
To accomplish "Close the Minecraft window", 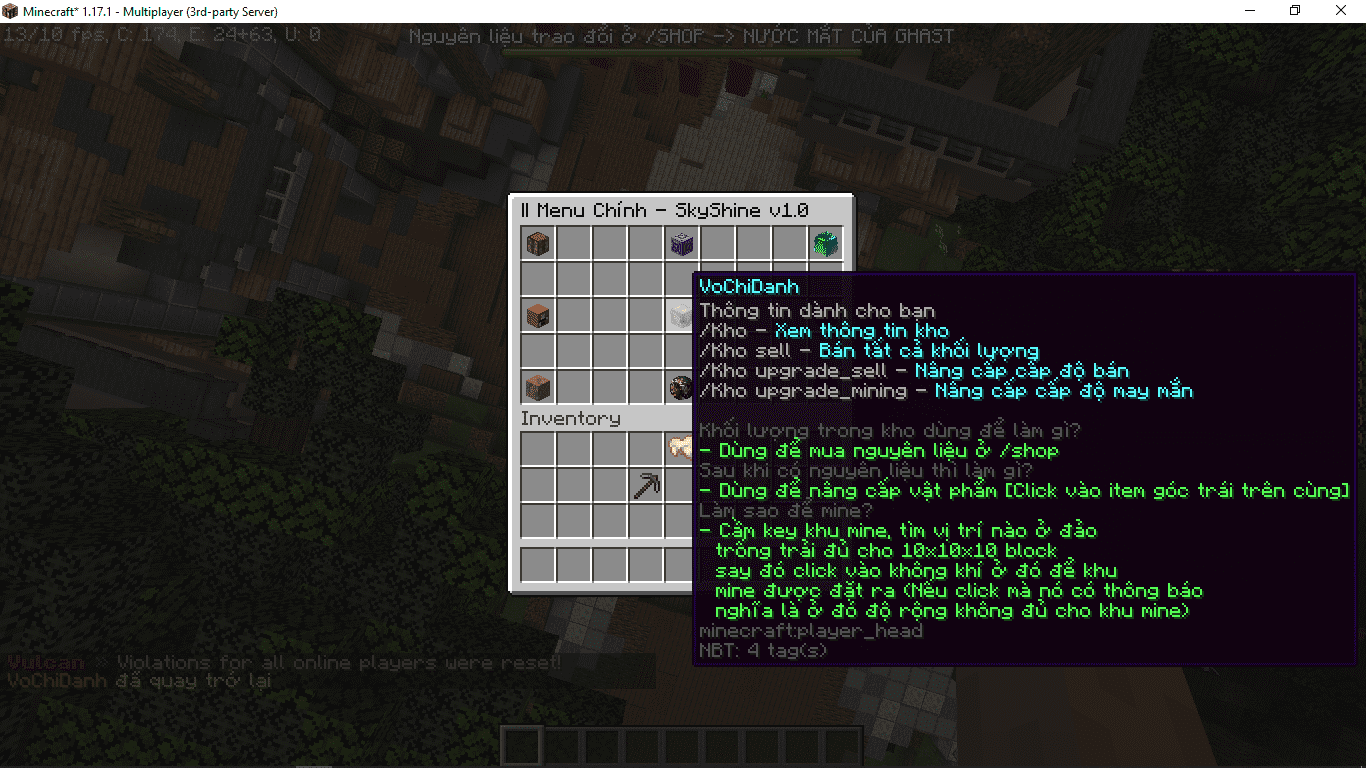I will 1341,11.
